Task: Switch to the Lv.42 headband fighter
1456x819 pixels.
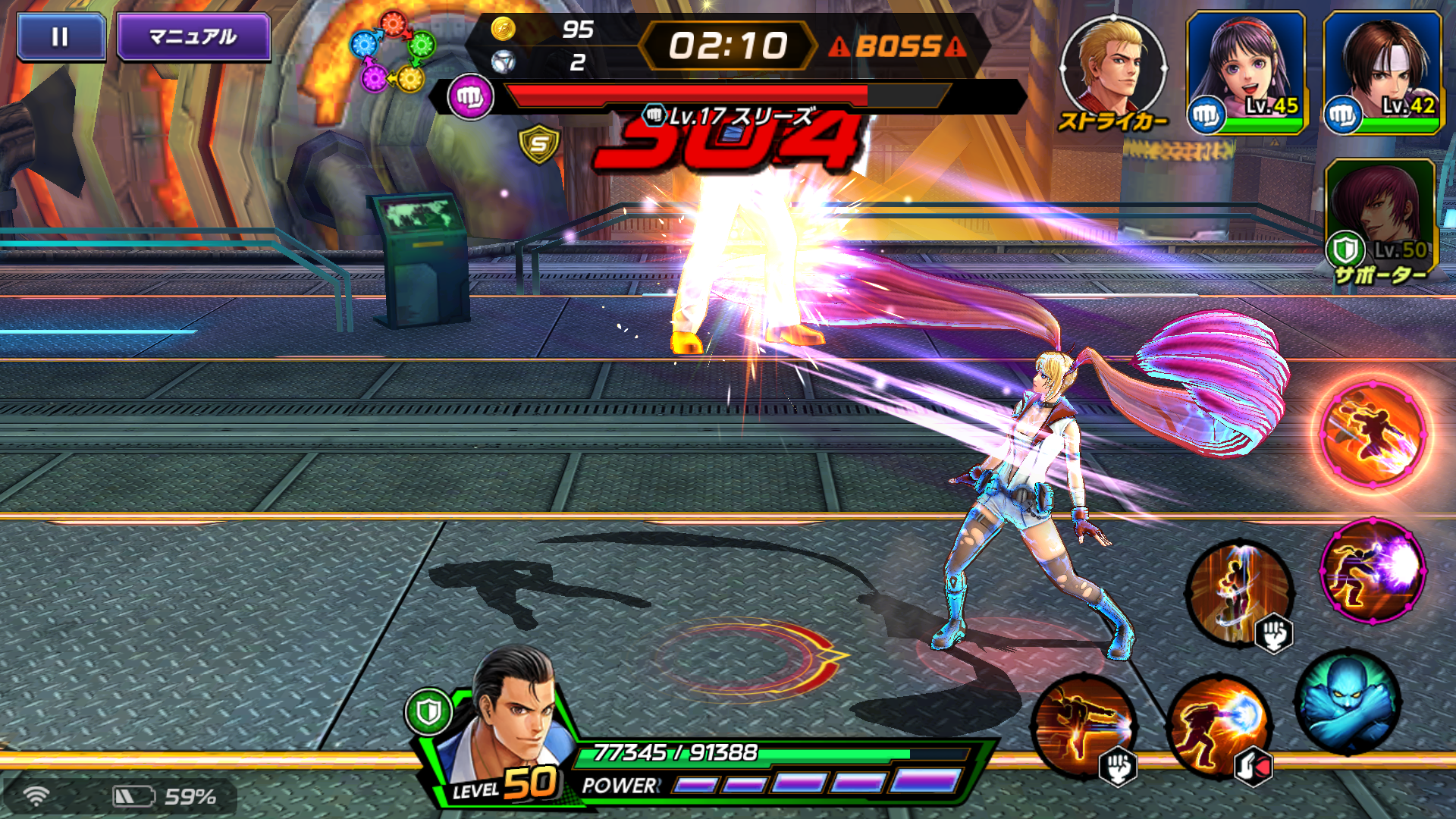Action: [1382, 72]
